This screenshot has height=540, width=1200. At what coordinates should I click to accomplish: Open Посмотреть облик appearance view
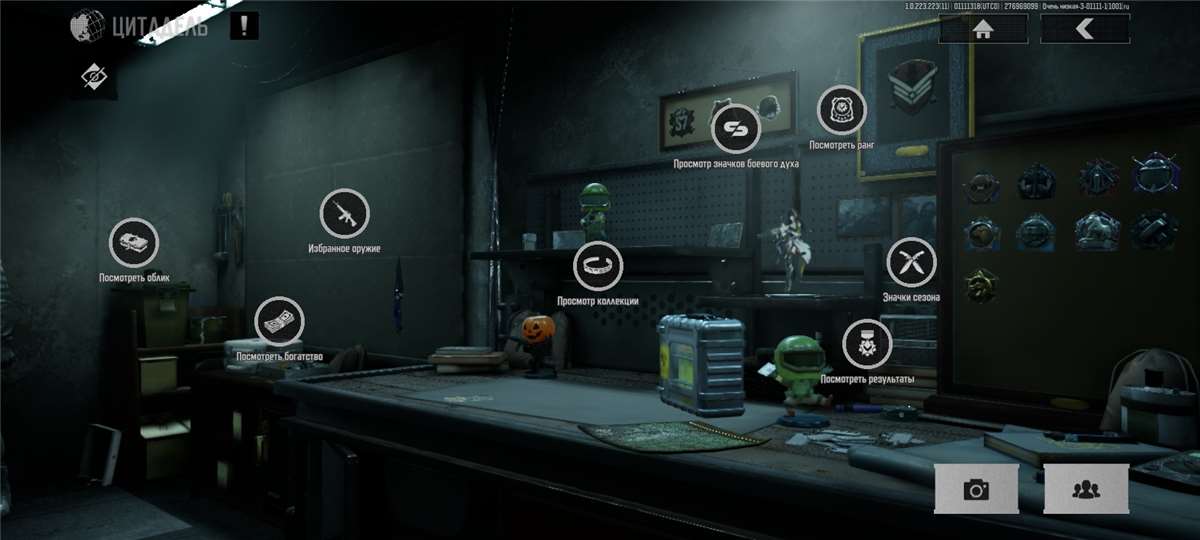(134, 243)
